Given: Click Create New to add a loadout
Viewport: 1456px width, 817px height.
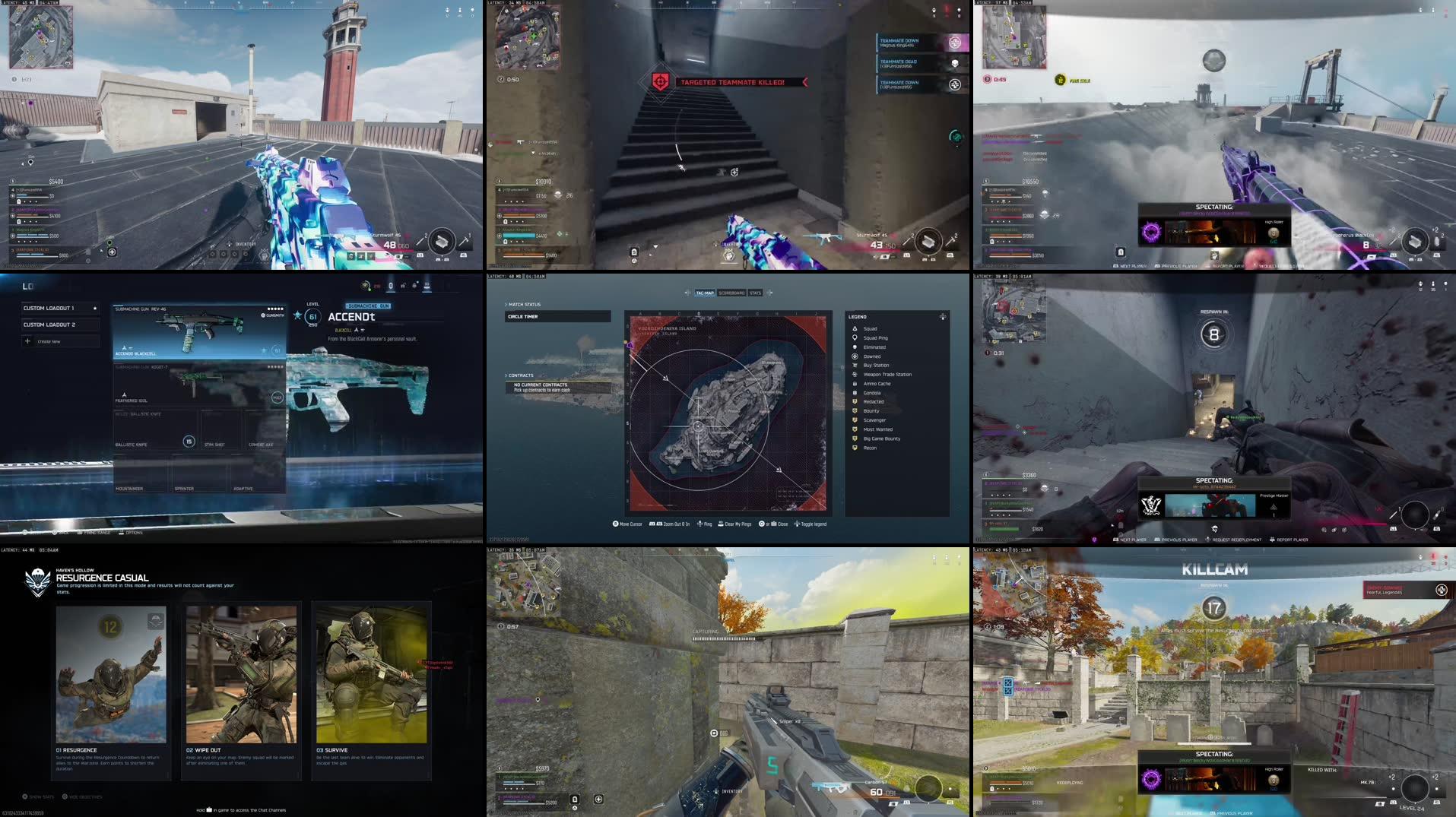Looking at the screenshot, I should (x=48, y=340).
